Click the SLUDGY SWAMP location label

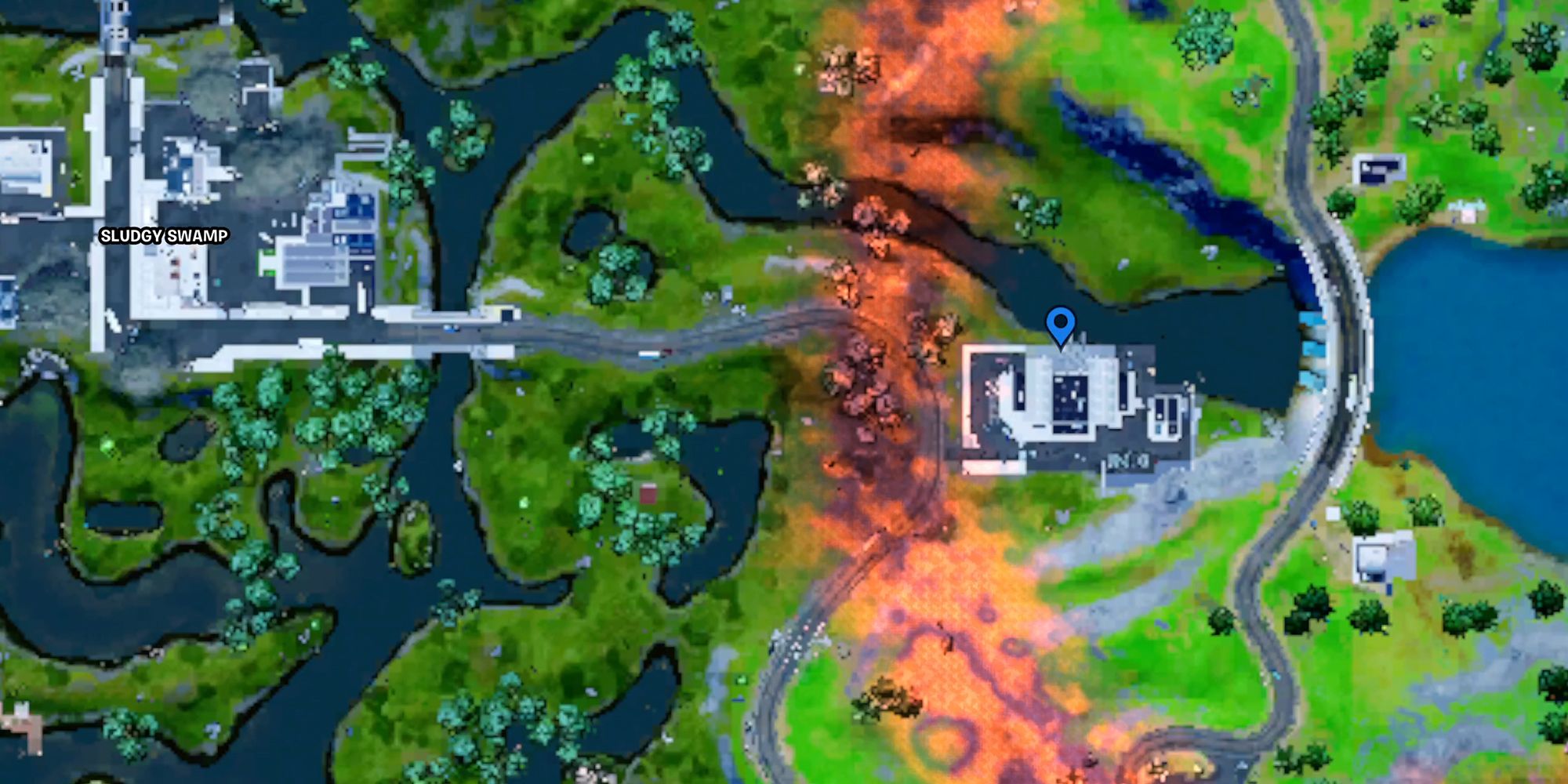[164, 234]
